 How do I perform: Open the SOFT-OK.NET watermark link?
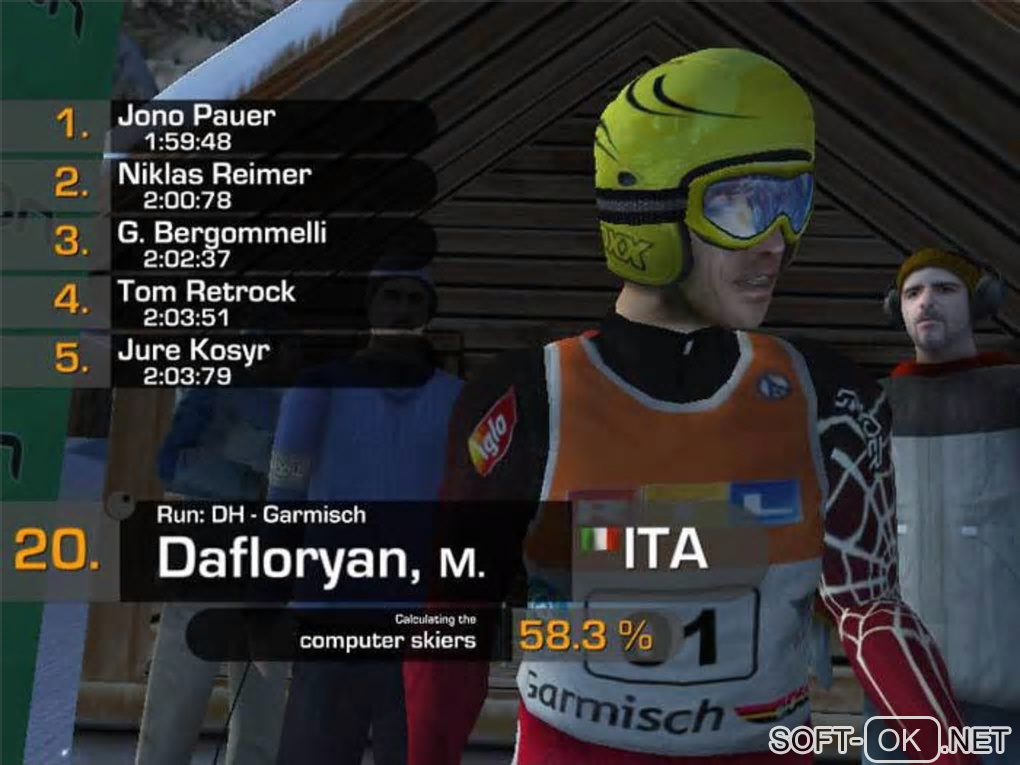[889, 740]
